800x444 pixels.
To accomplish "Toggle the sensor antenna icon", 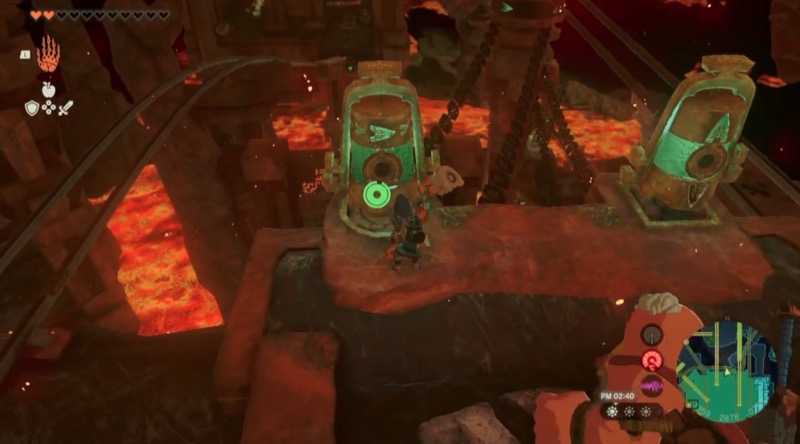I will [x=652, y=335].
